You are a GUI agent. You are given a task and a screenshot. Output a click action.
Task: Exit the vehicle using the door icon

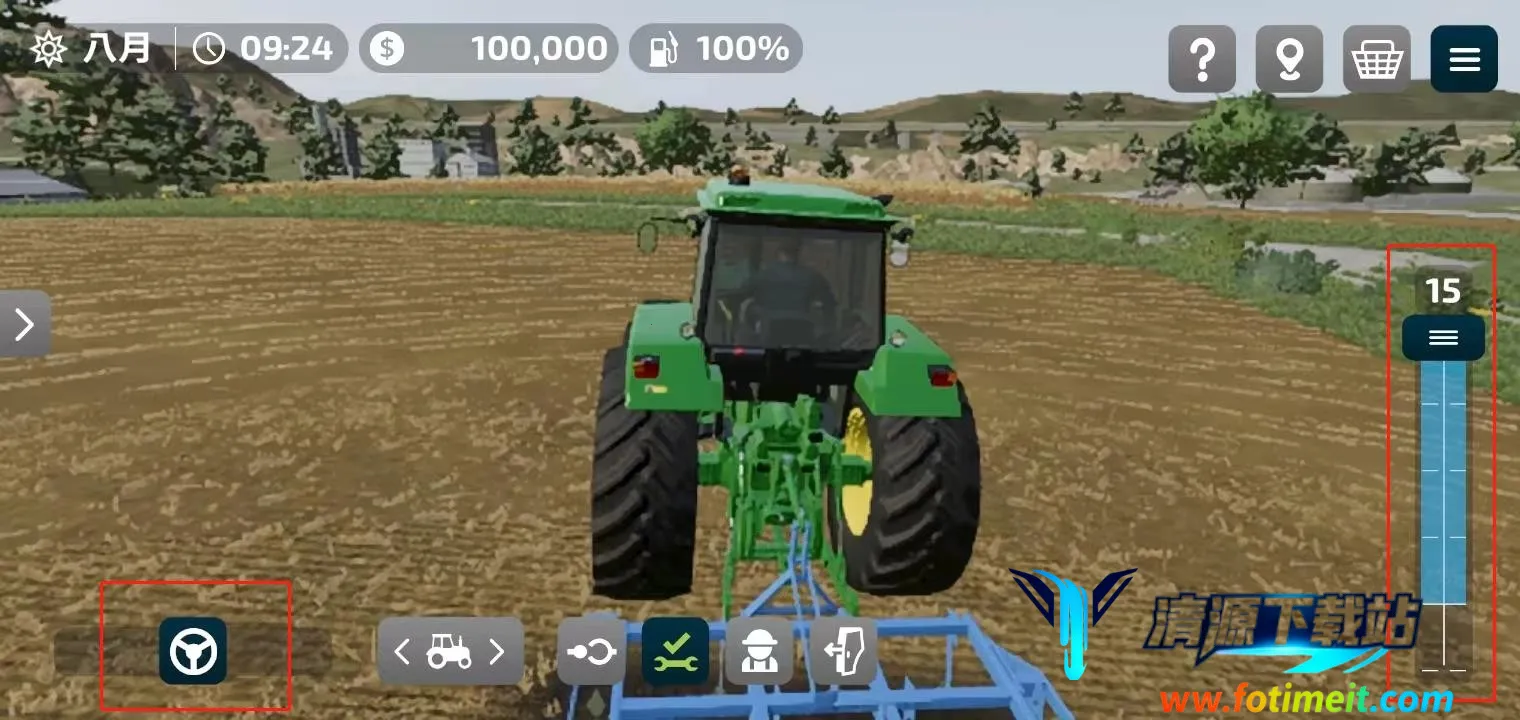(843, 652)
